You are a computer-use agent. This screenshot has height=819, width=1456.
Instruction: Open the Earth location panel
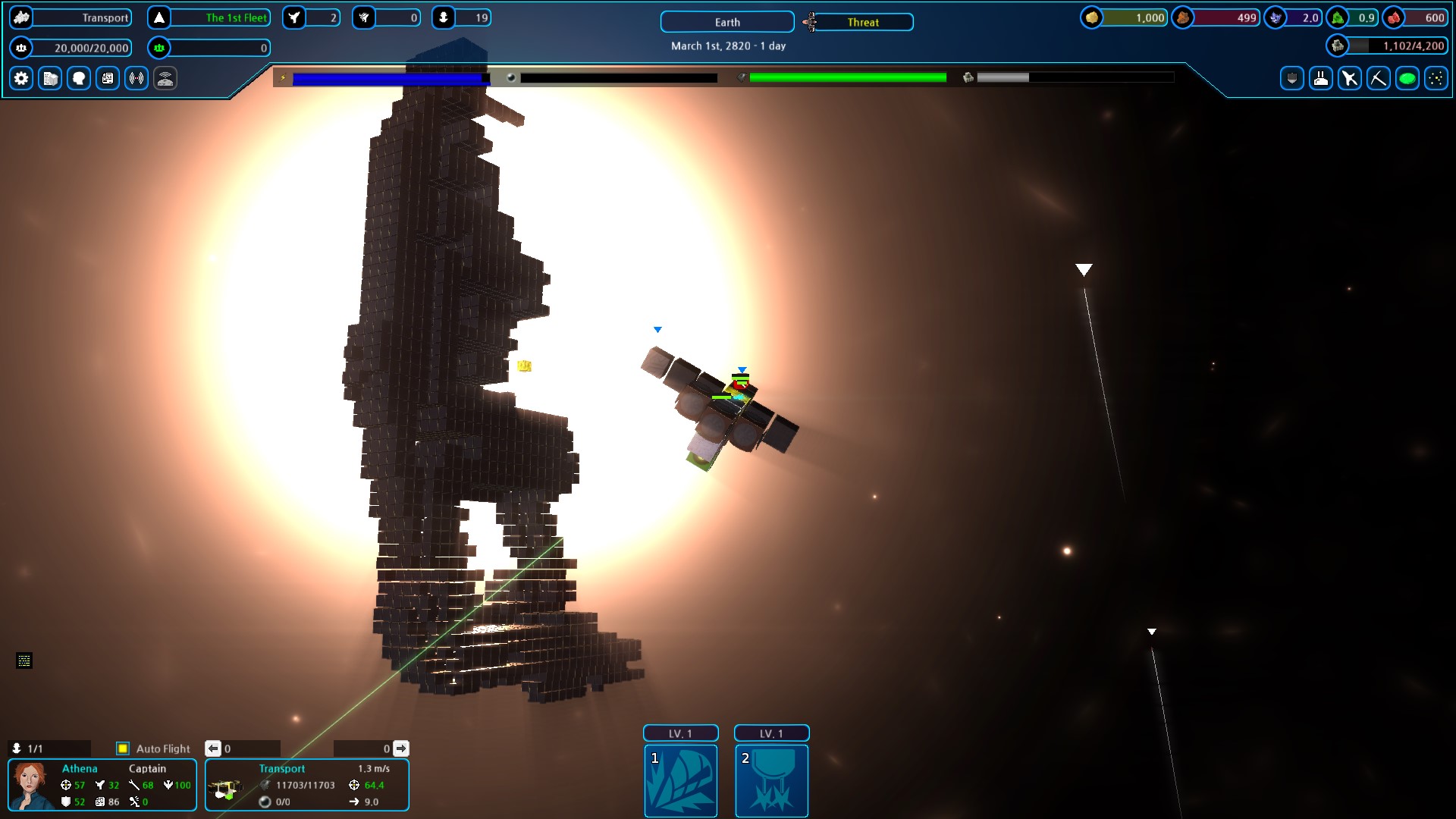tap(726, 22)
